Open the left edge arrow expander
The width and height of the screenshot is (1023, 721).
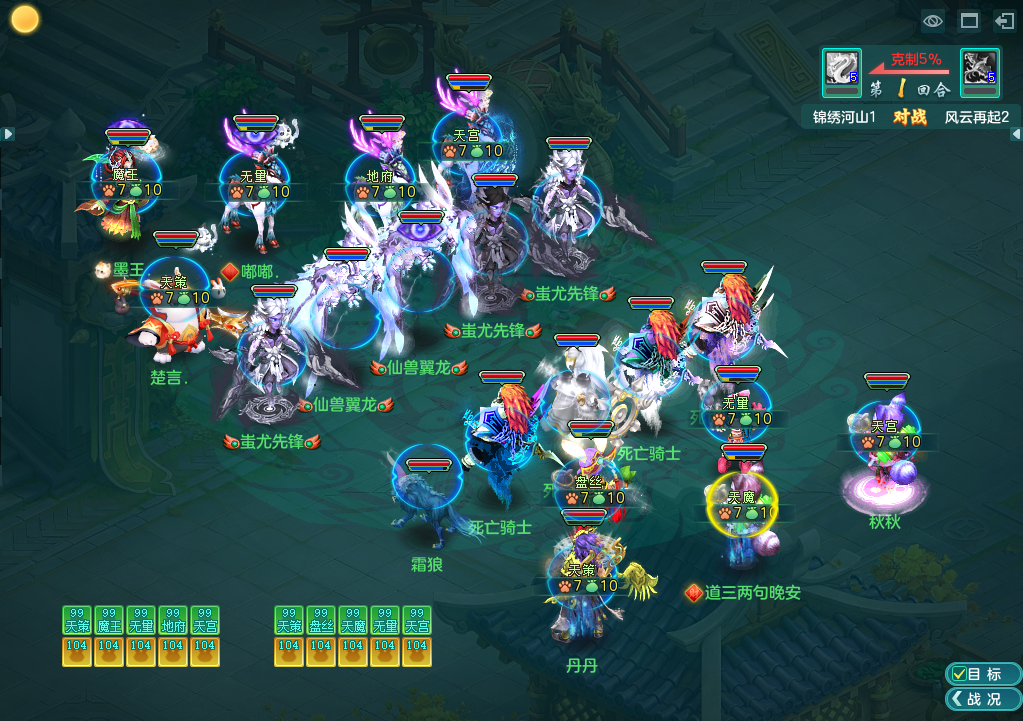(7, 133)
